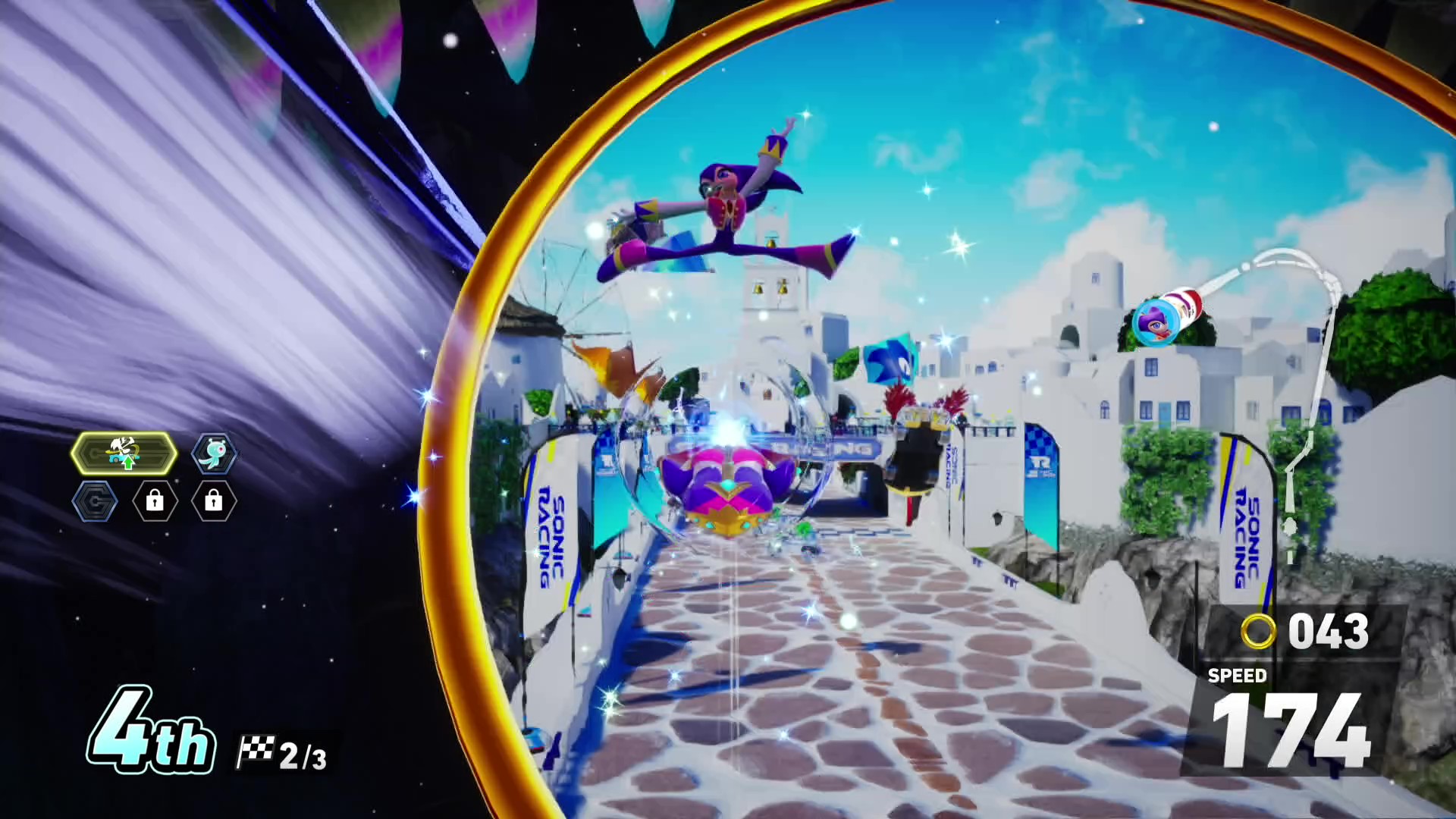Click the second locked padlock slot

tap(212, 501)
